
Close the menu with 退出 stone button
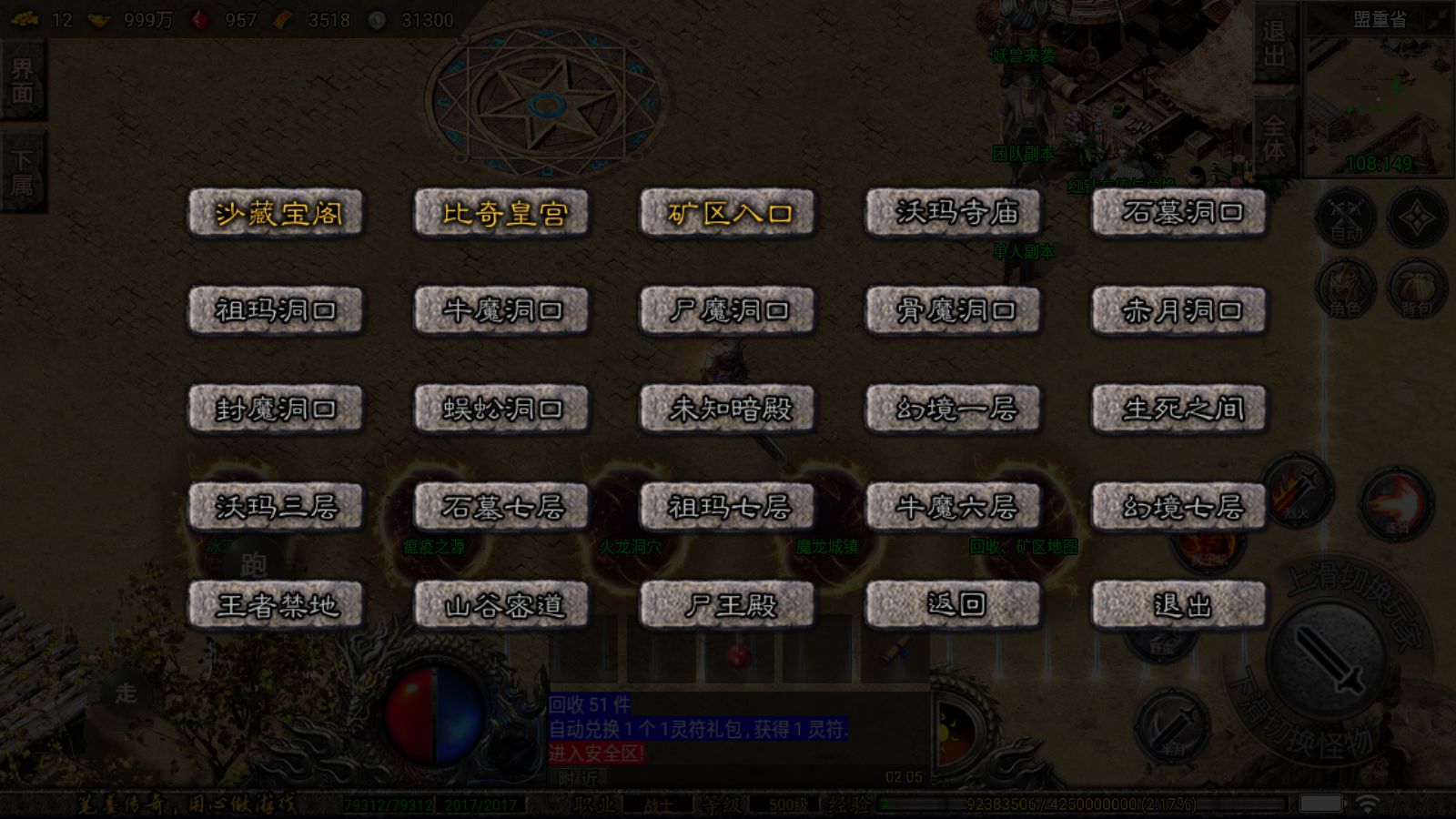coord(1179,605)
